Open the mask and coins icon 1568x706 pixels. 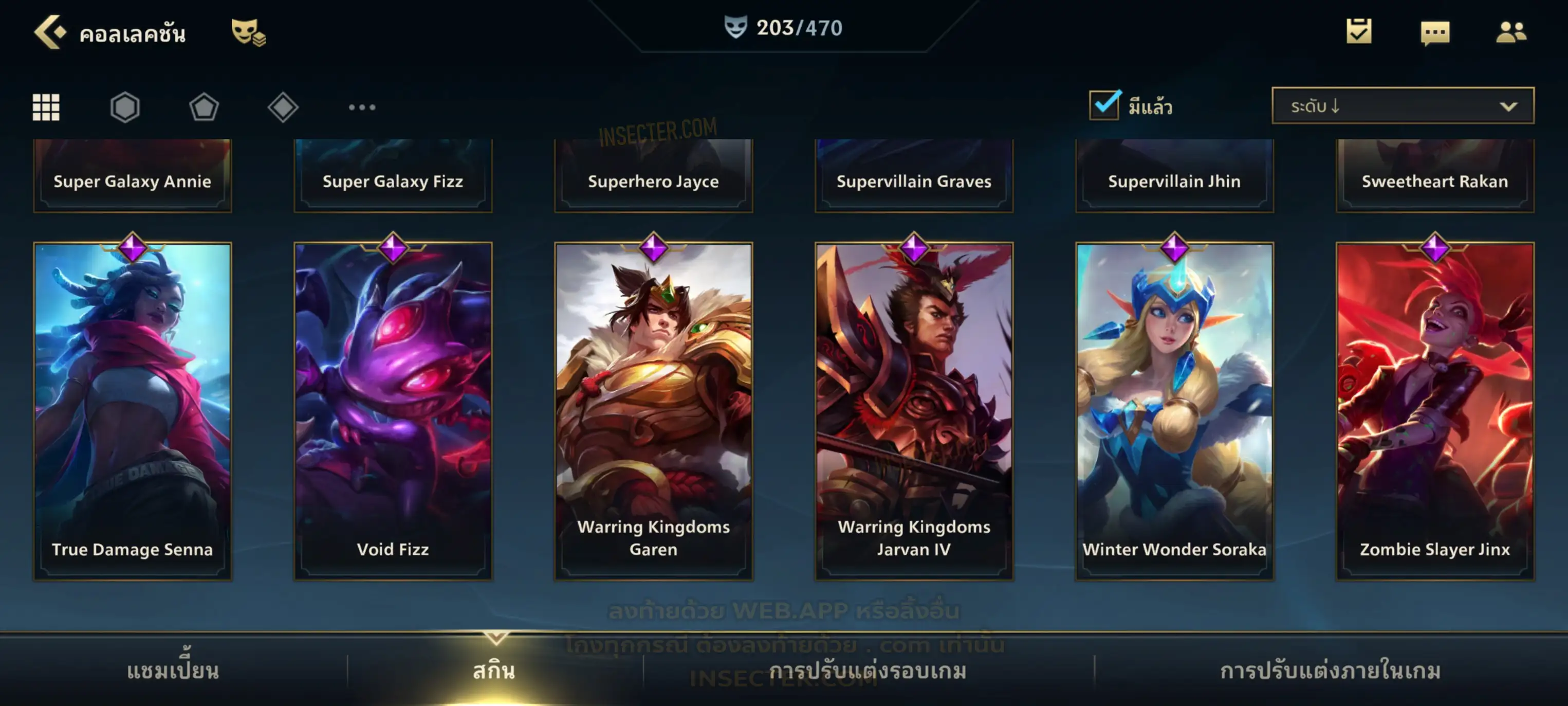(x=247, y=32)
